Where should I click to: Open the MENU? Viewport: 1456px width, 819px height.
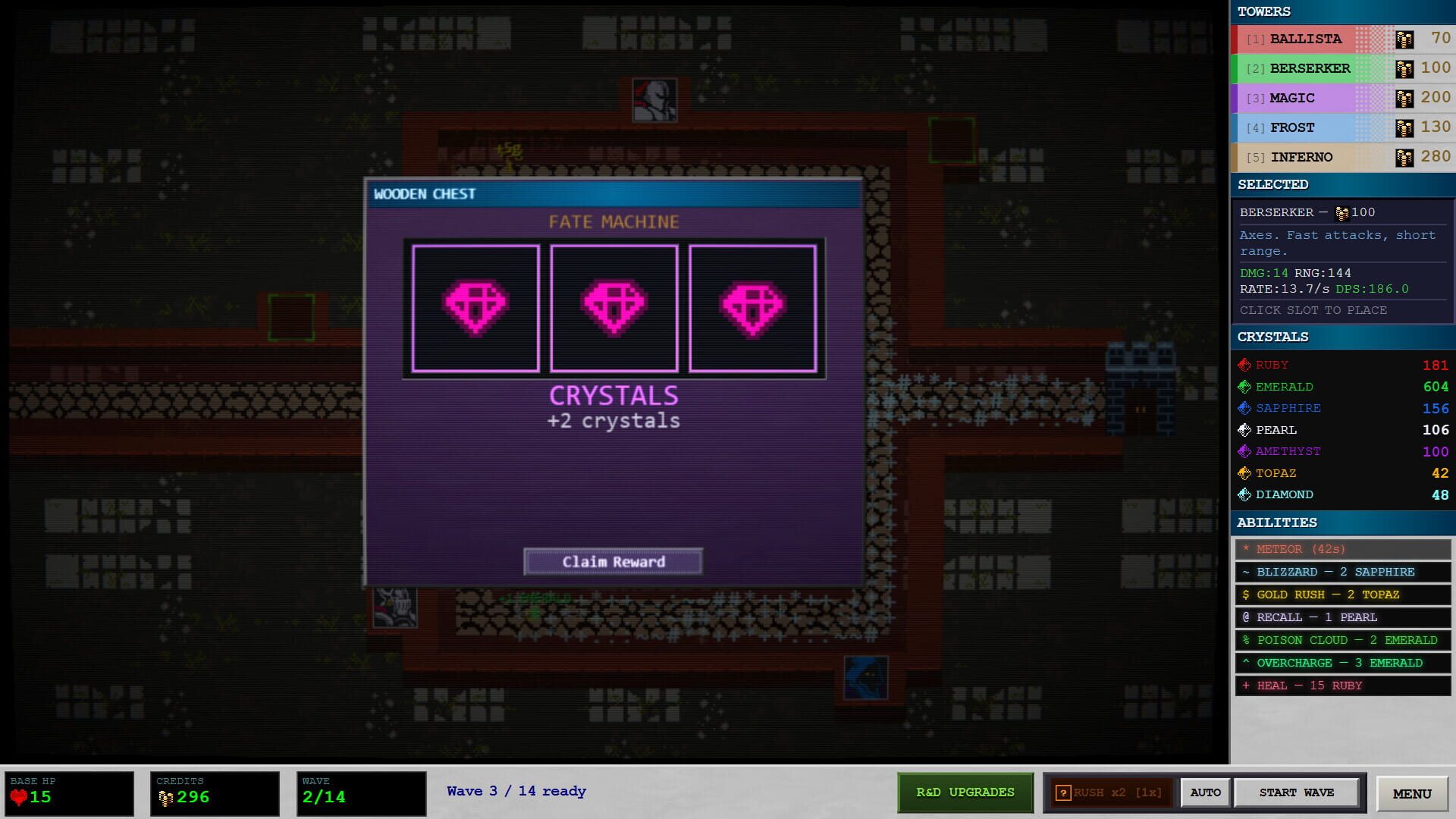coord(1411,793)
